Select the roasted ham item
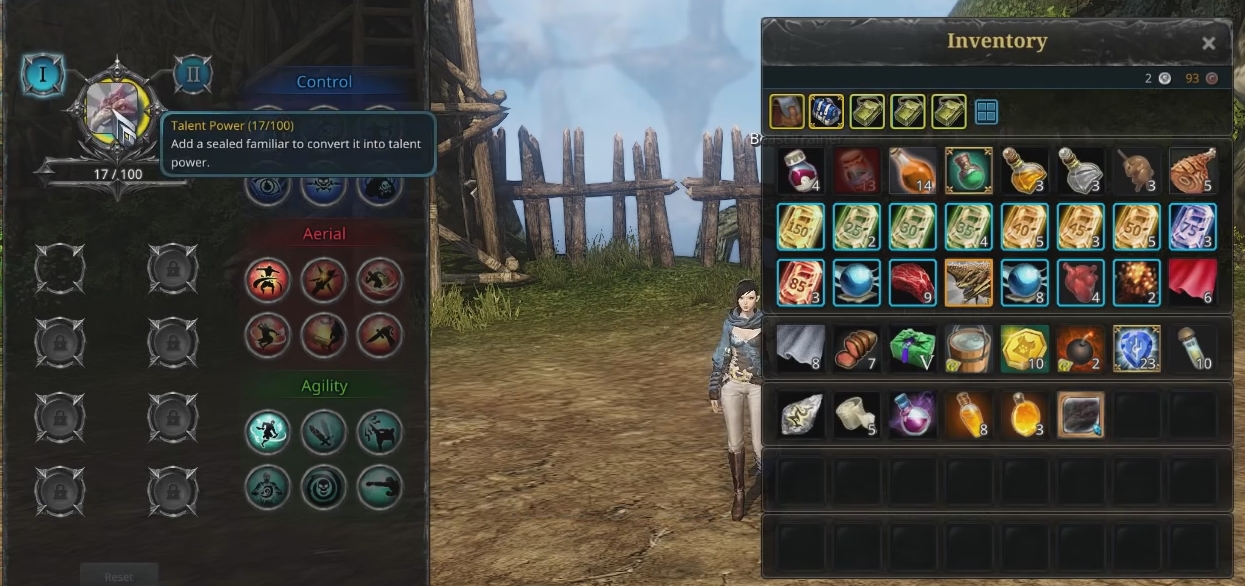The height and width of the screenshot is (586, 1245). coord(1192,171)
